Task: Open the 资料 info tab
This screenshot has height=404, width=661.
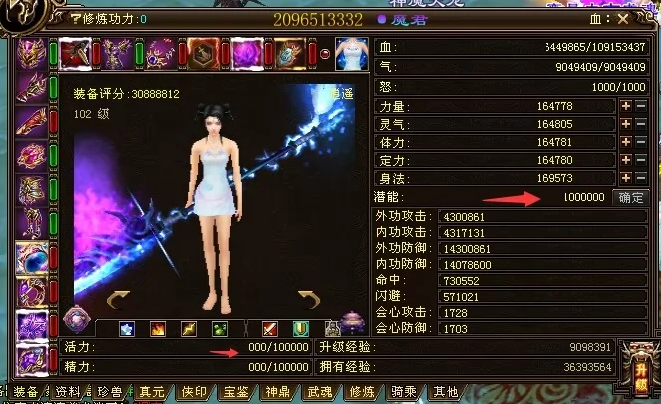Action: [x=67, y=392]
